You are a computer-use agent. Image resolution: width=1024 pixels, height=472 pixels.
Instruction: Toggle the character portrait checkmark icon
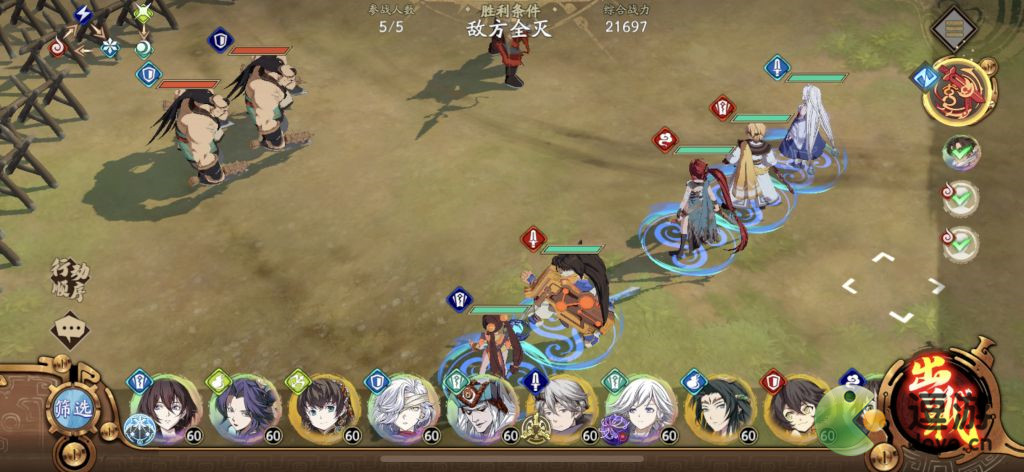[x=962, y=152]
